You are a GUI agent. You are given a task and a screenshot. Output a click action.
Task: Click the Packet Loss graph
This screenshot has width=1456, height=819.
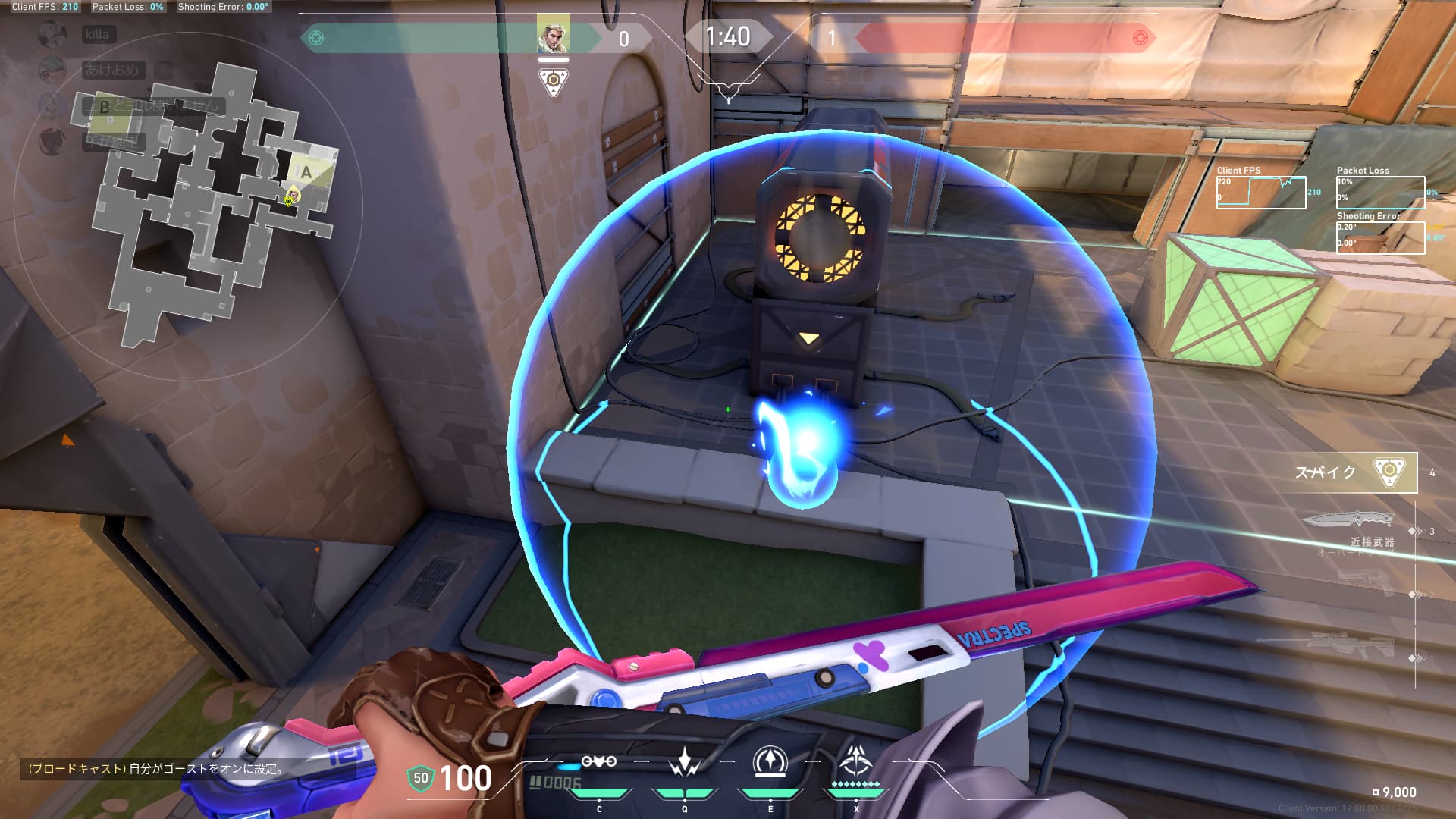point(1380,193)
